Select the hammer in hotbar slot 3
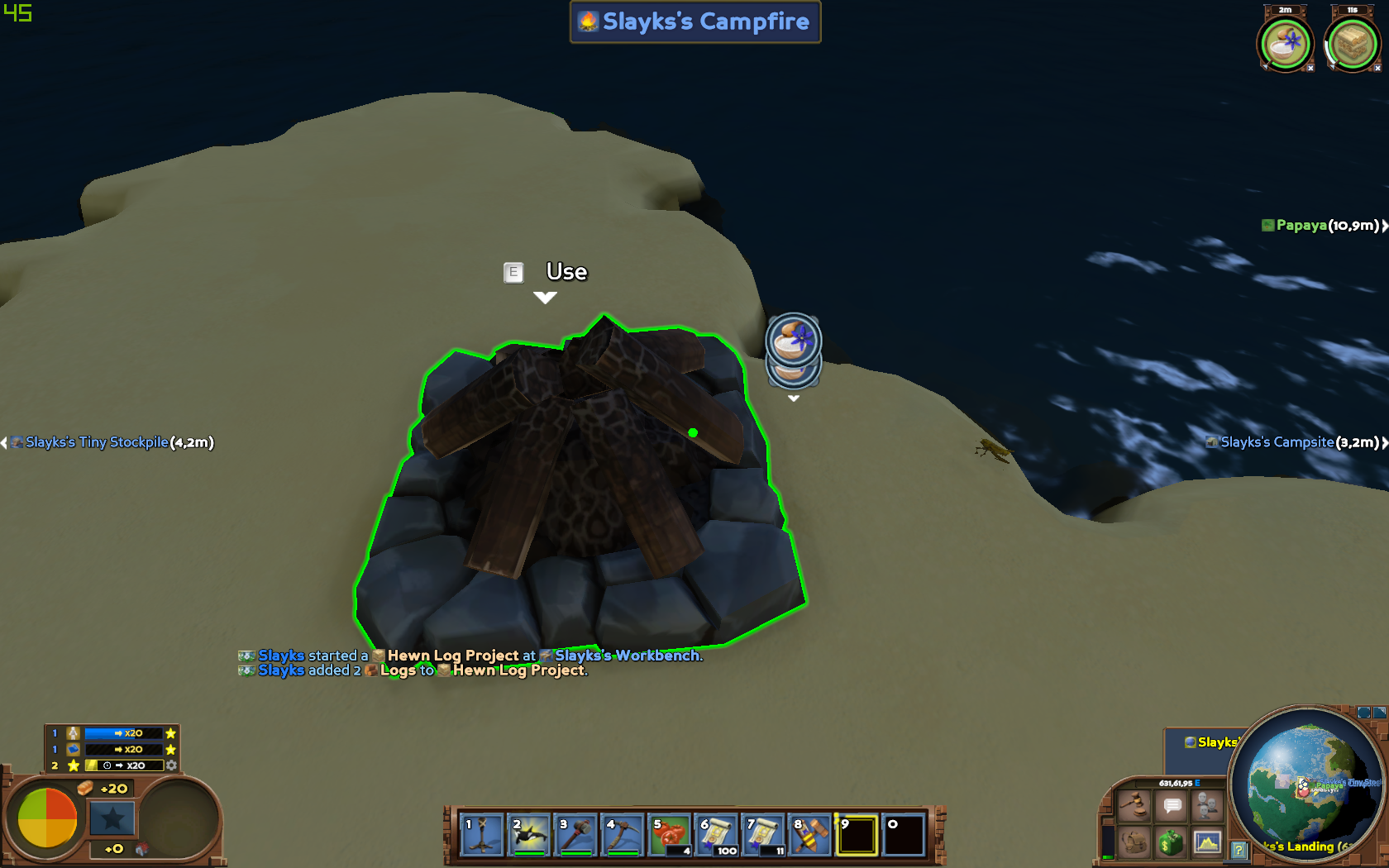The width and height of the screenshot is (1389, 868). pyautogui.click(x=575, y=835)
